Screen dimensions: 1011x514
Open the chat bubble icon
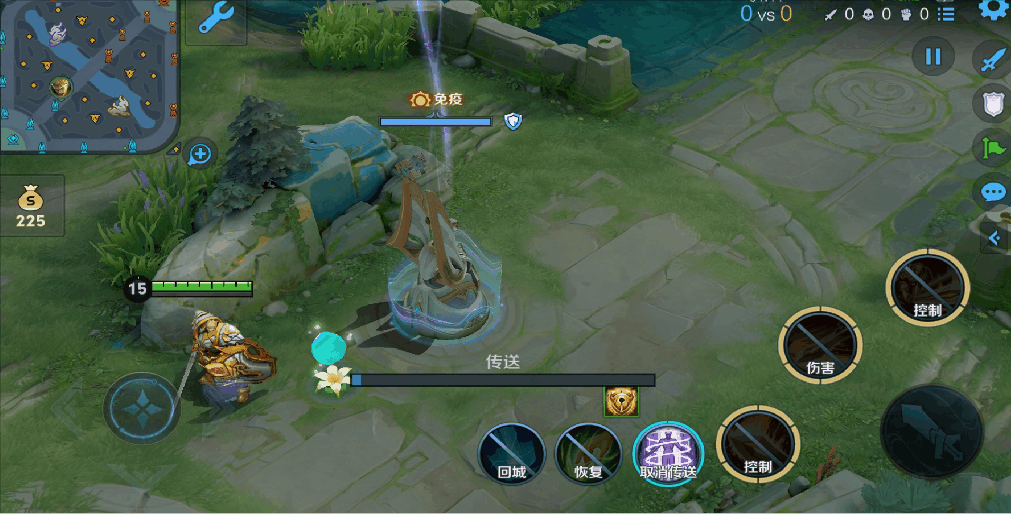tap(992, 192)
